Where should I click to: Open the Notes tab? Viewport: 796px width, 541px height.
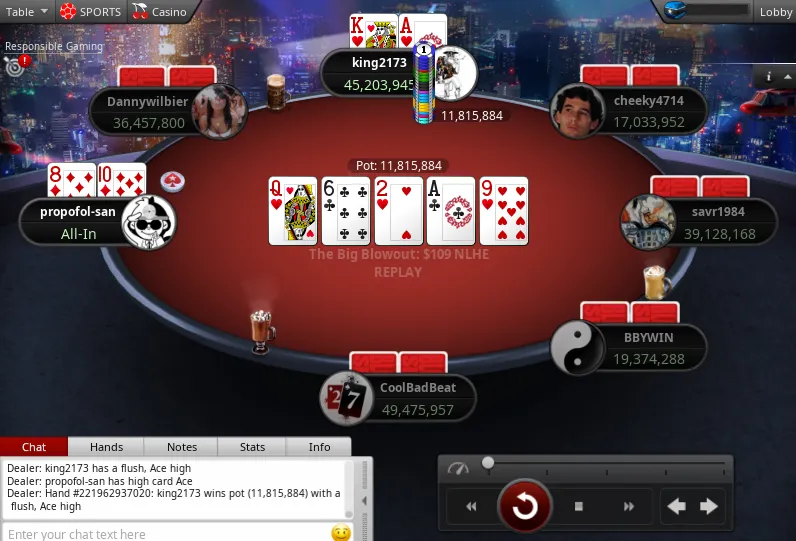182,447
